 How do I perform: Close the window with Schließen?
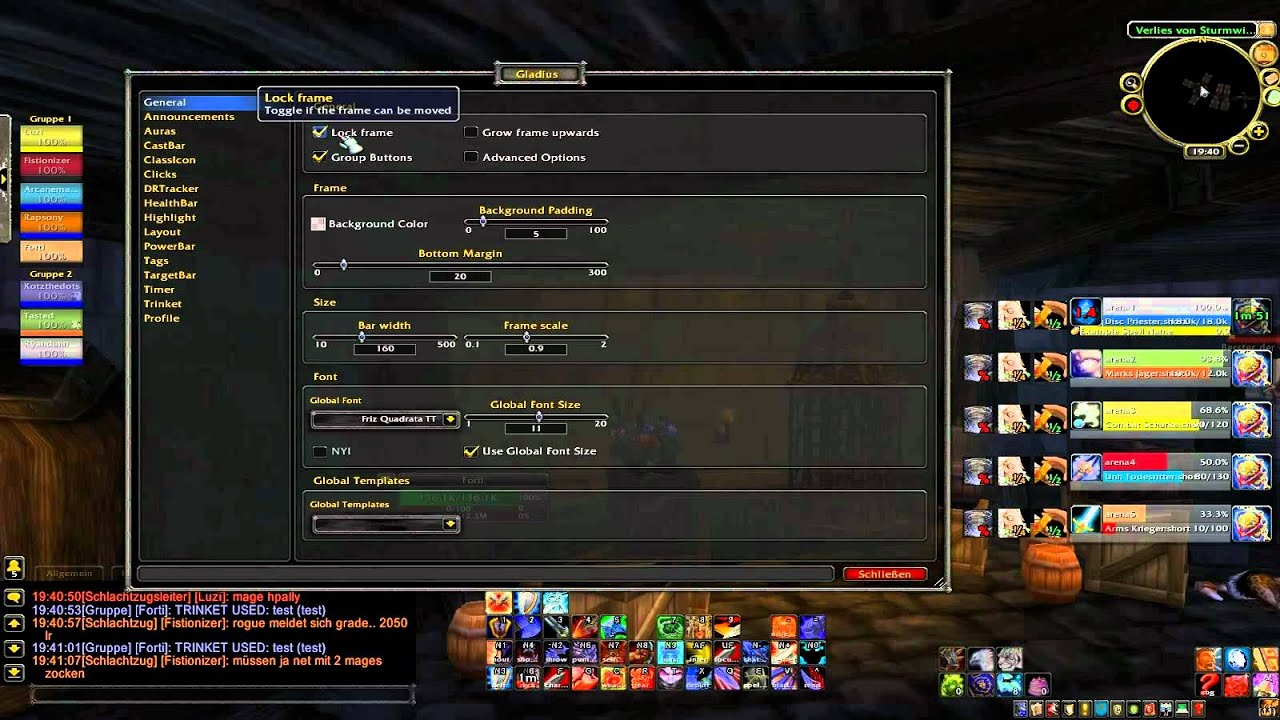pos(884,574)
